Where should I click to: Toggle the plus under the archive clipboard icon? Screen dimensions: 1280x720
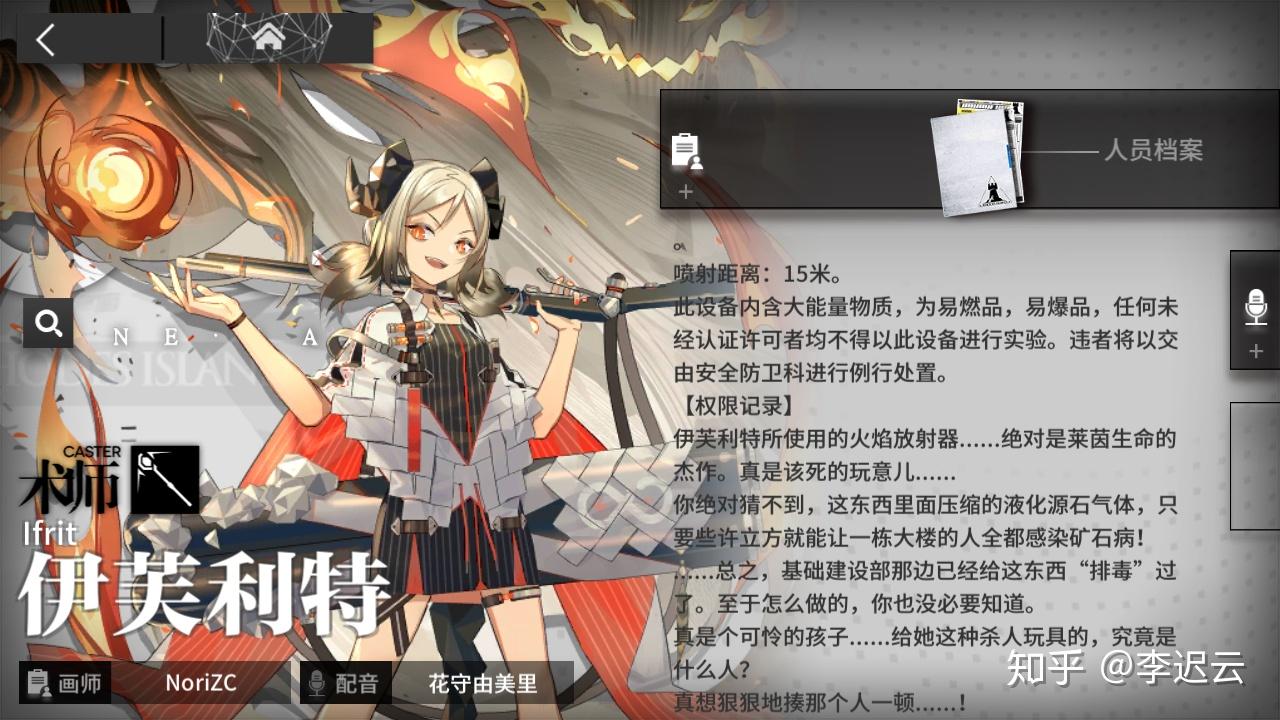684,189
